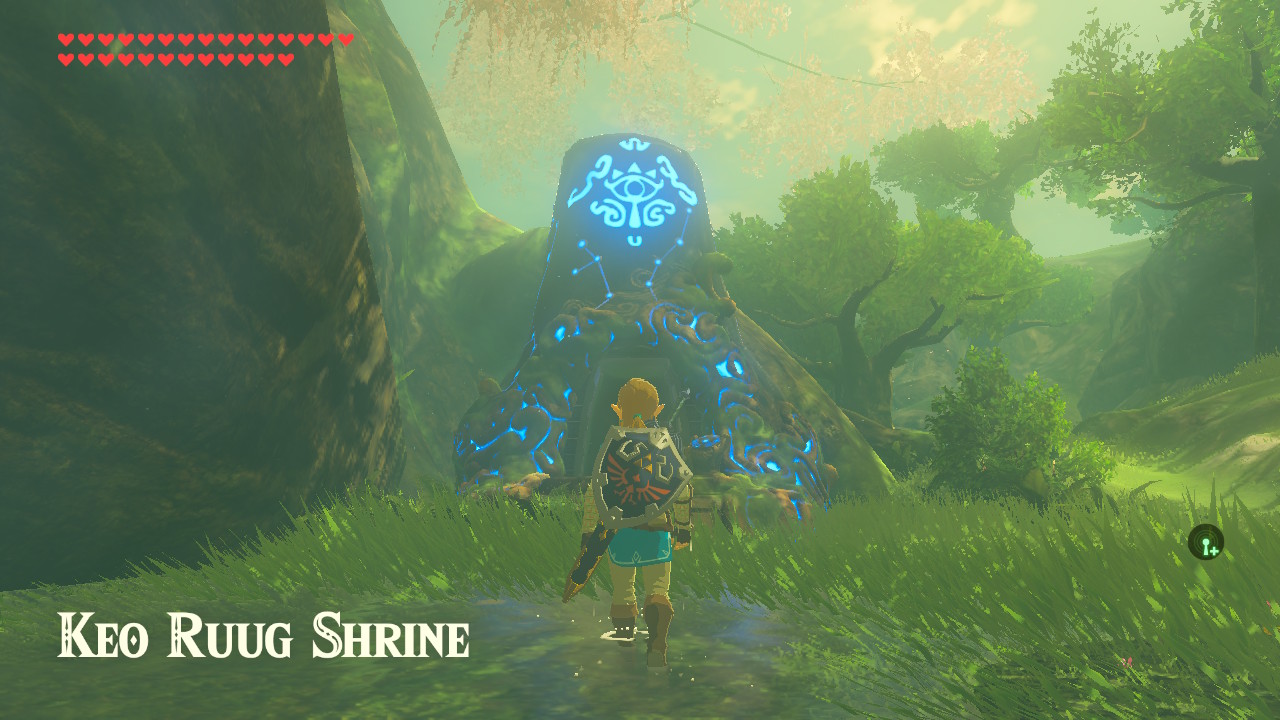
Task: Click the Sheikah Sensor+ indicator icon
Action: pyautogui.click(x=1207, y=543)
